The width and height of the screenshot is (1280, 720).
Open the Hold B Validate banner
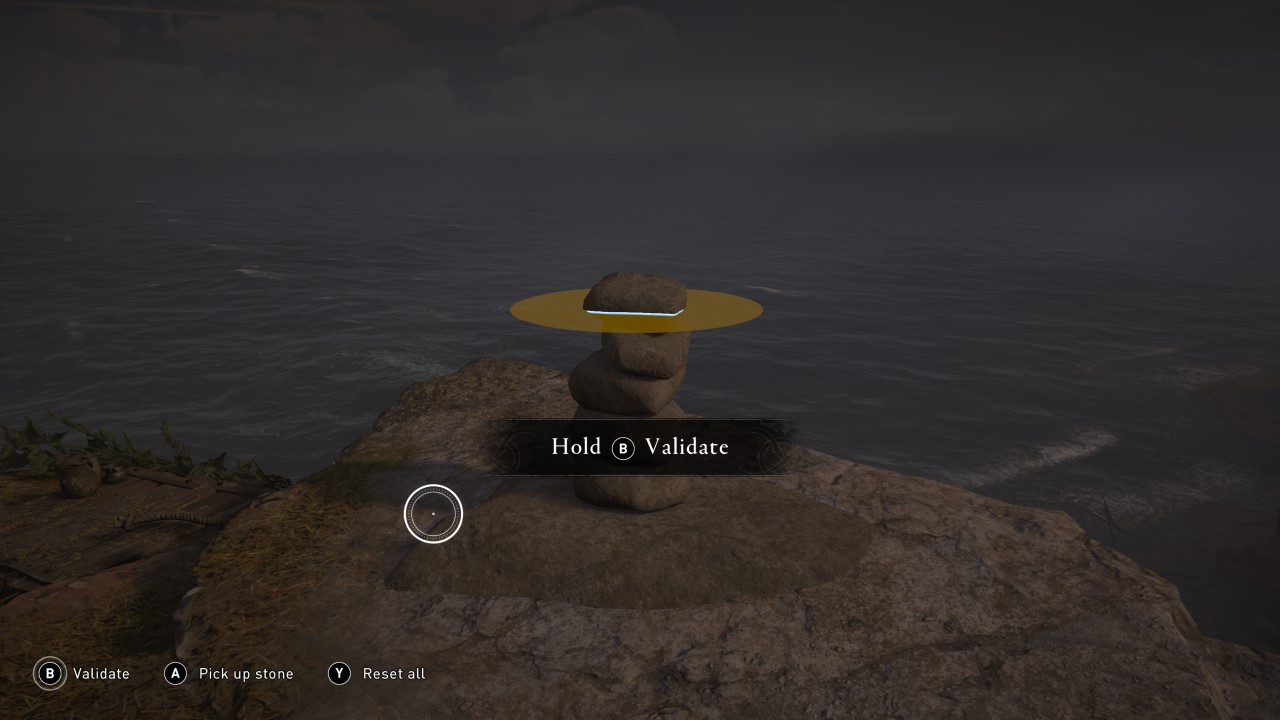click(x=640, y=447)
